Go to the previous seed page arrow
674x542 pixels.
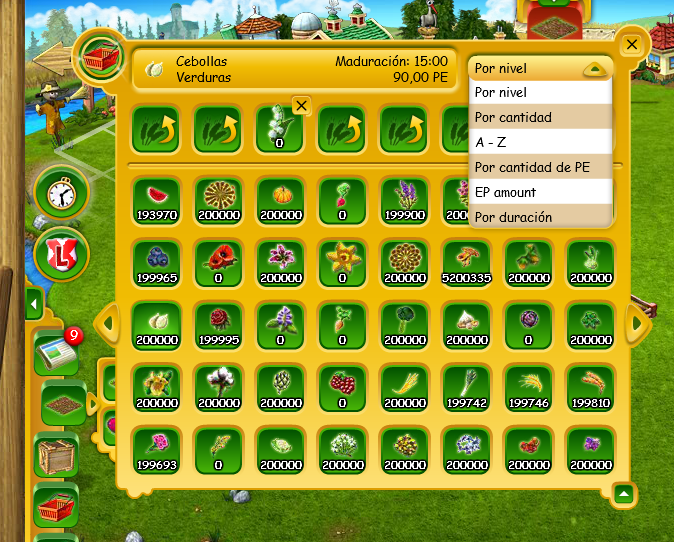click(x=106, y=323)
